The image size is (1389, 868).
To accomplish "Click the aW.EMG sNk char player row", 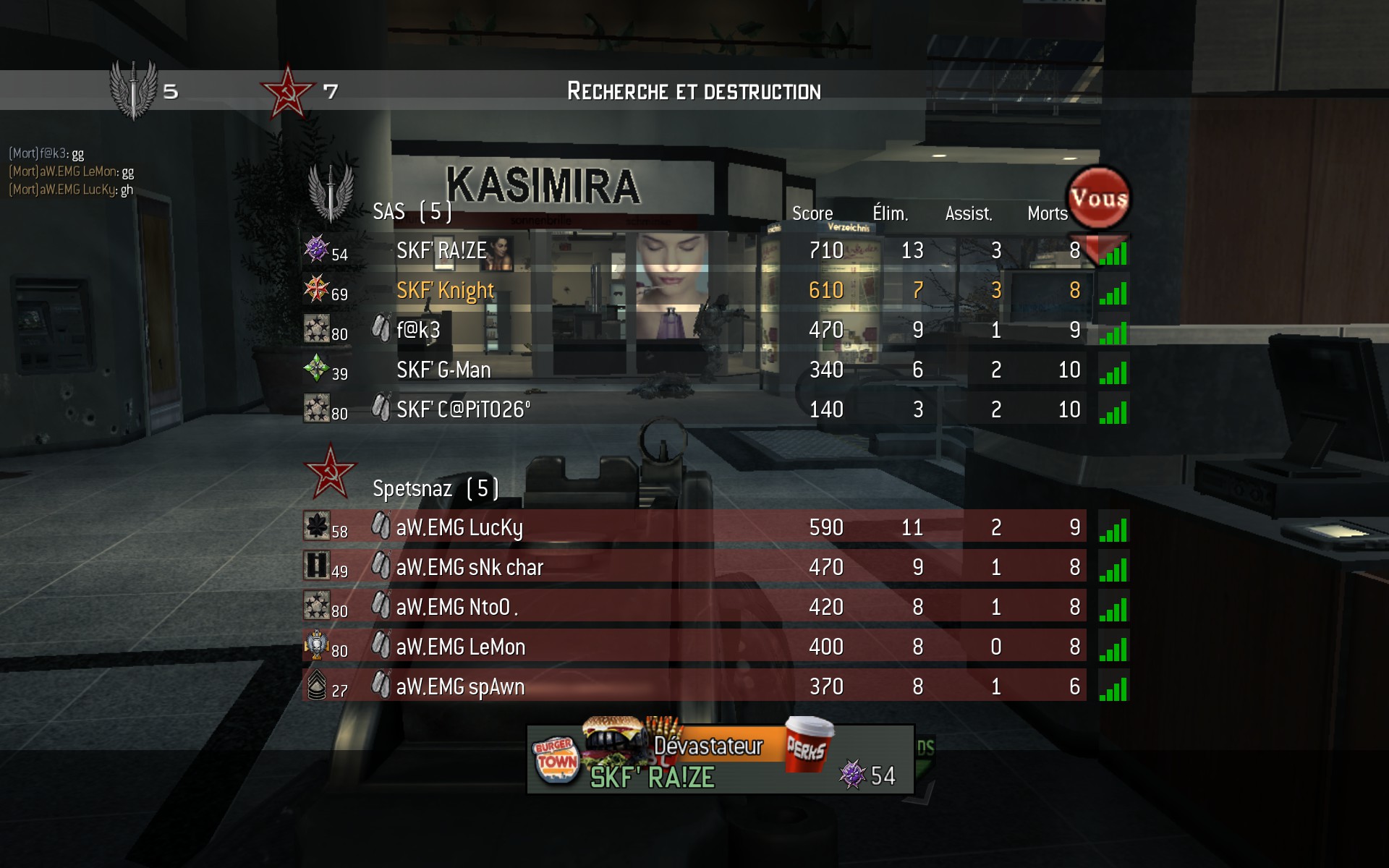I will click(x=470, y=568).
